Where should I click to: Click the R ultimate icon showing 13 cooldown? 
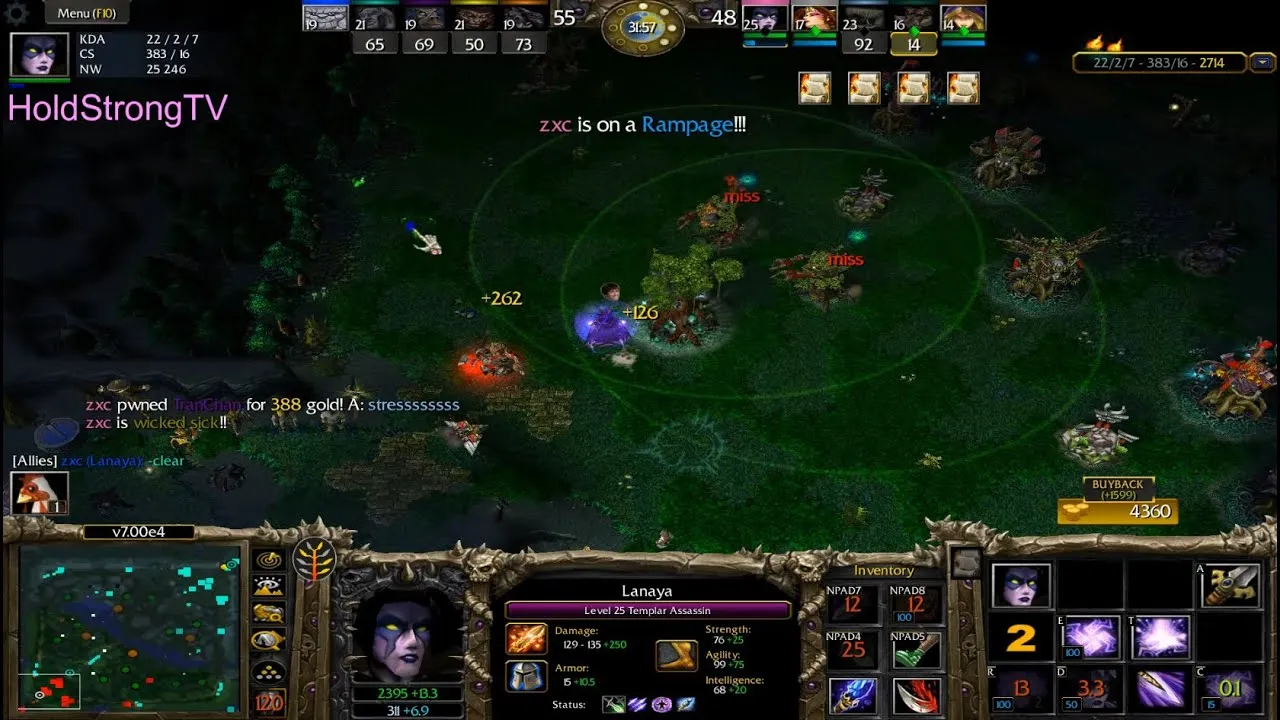pyautogui.click(x=1020, y=688)
